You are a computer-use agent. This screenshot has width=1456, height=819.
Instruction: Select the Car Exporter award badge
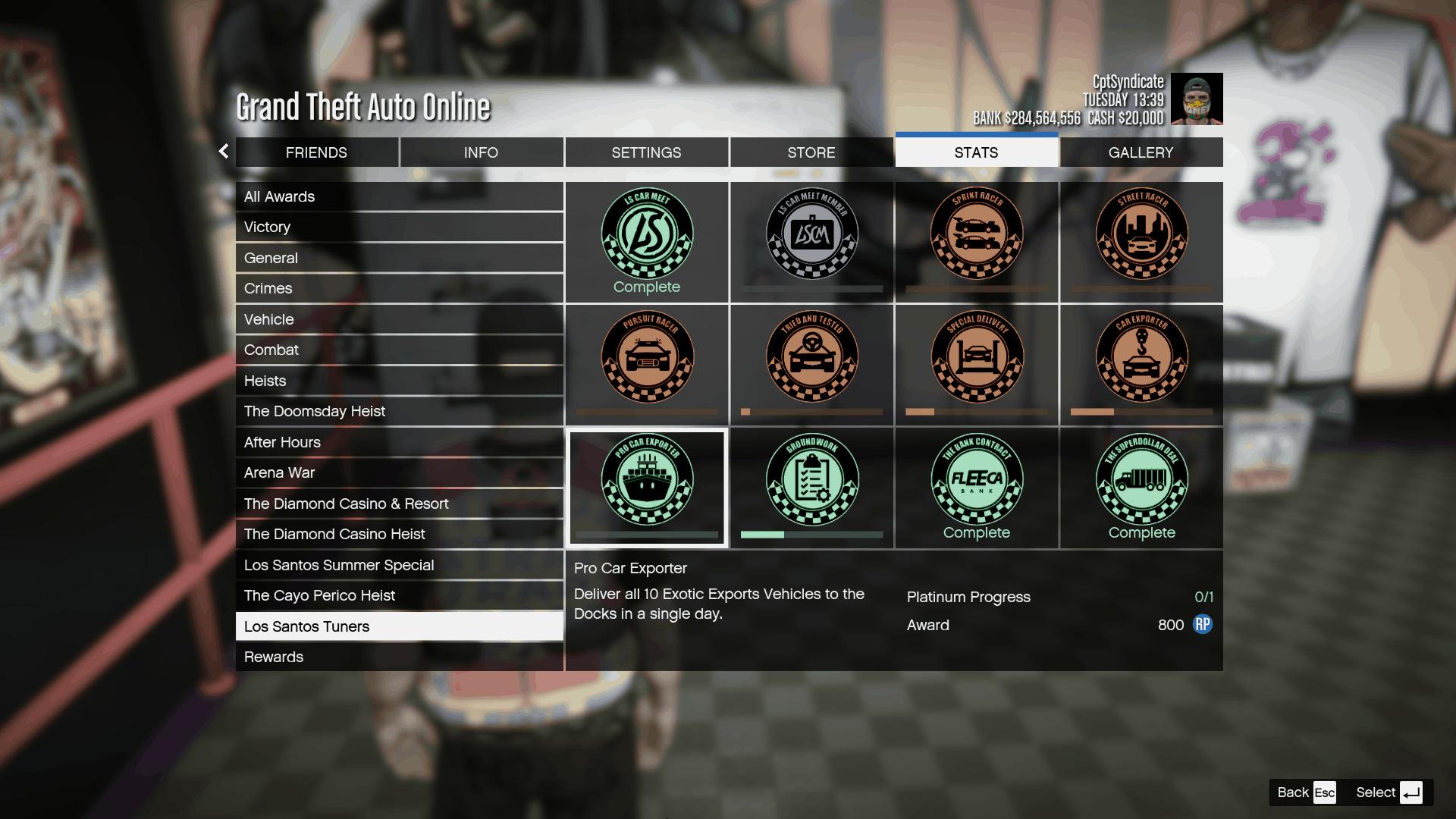(1141, 356)
